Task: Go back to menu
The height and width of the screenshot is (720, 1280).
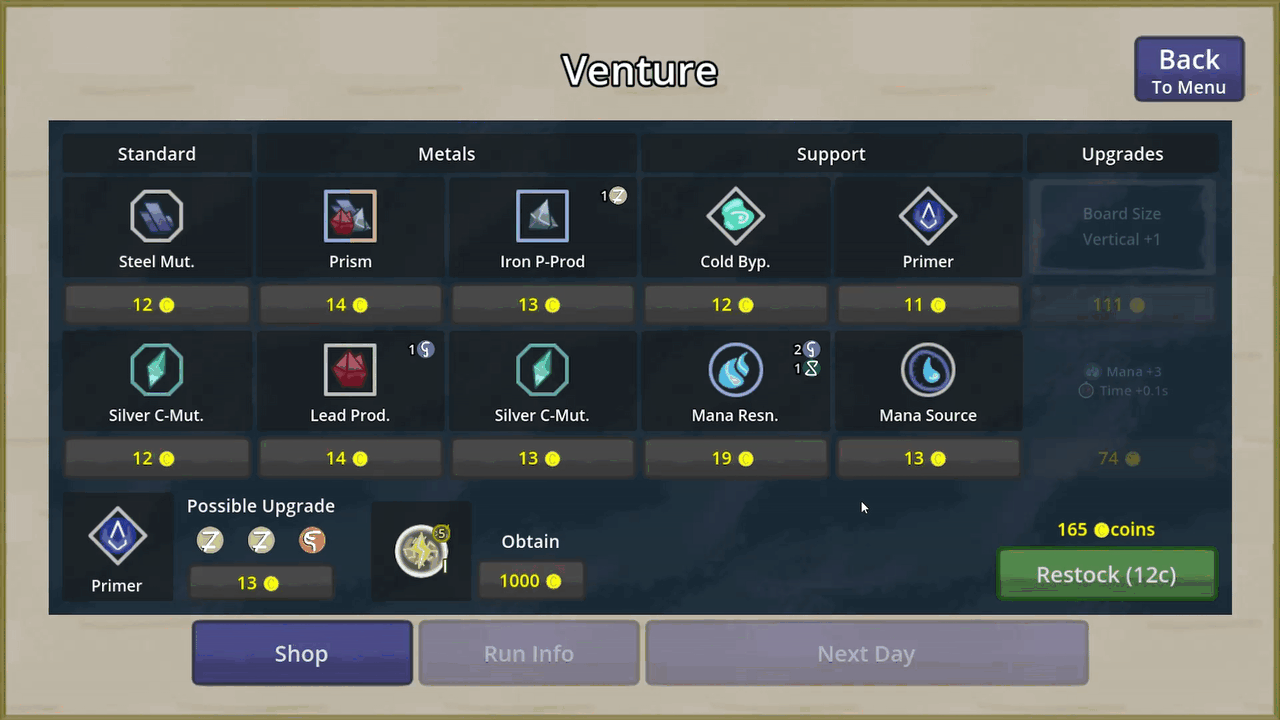Action: [1189, 70]
